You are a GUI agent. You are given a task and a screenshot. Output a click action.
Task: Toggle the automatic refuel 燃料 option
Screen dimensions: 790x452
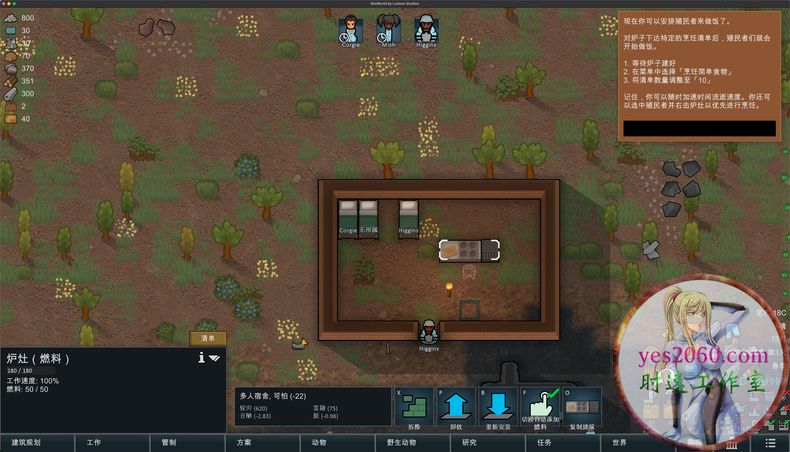point(541,408)
